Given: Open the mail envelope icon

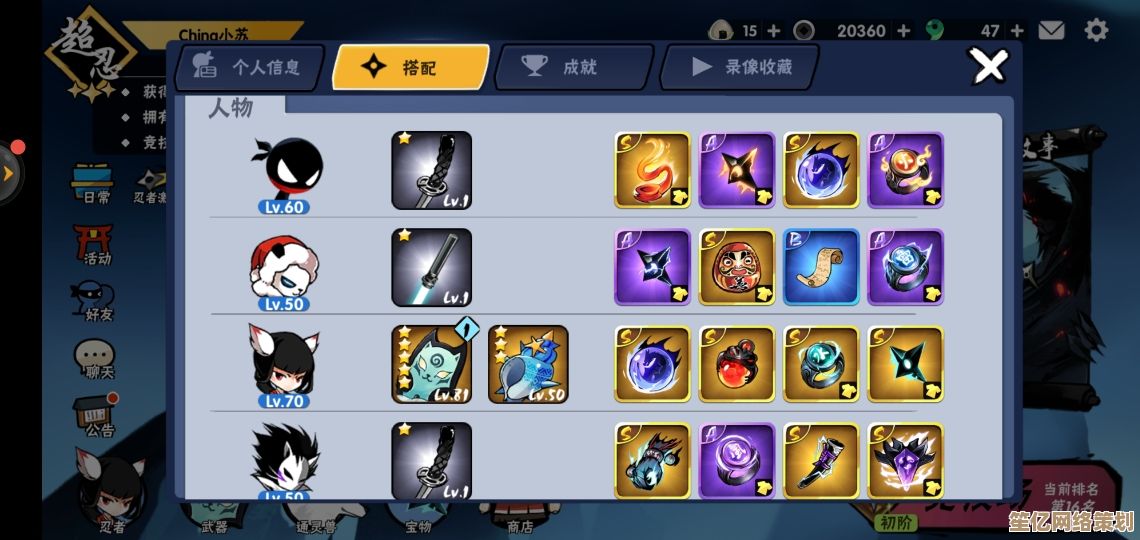Looking at the screenshot, I should click(1051, 30).
